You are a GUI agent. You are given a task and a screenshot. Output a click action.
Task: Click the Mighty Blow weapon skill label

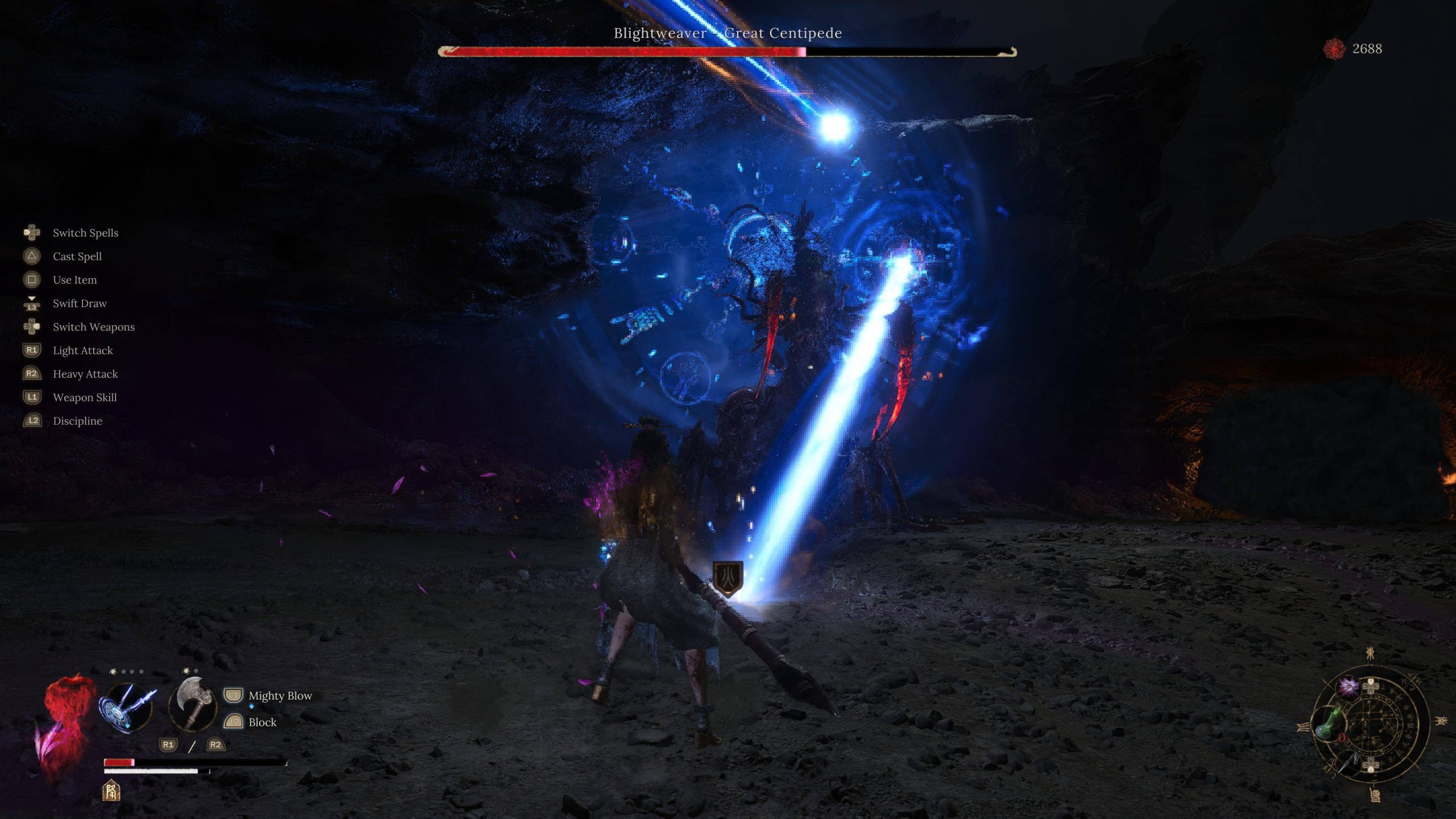[280, 696]
